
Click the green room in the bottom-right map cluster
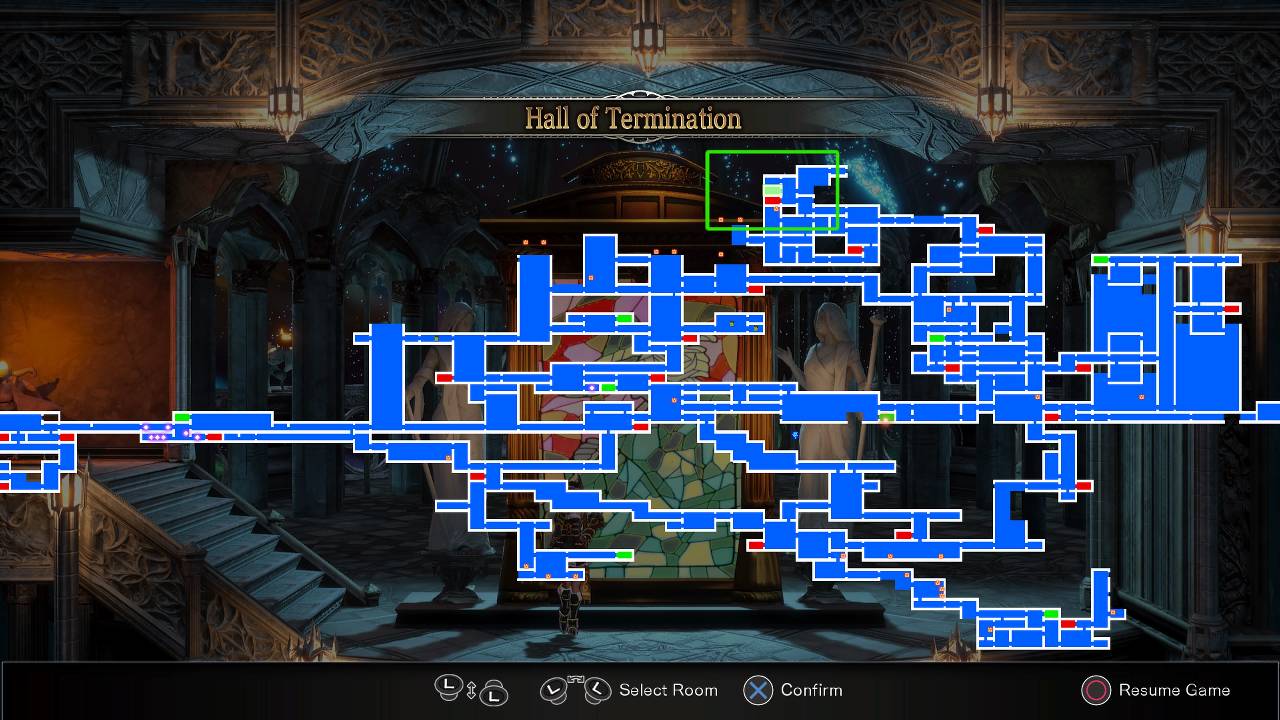(1051, 613)
